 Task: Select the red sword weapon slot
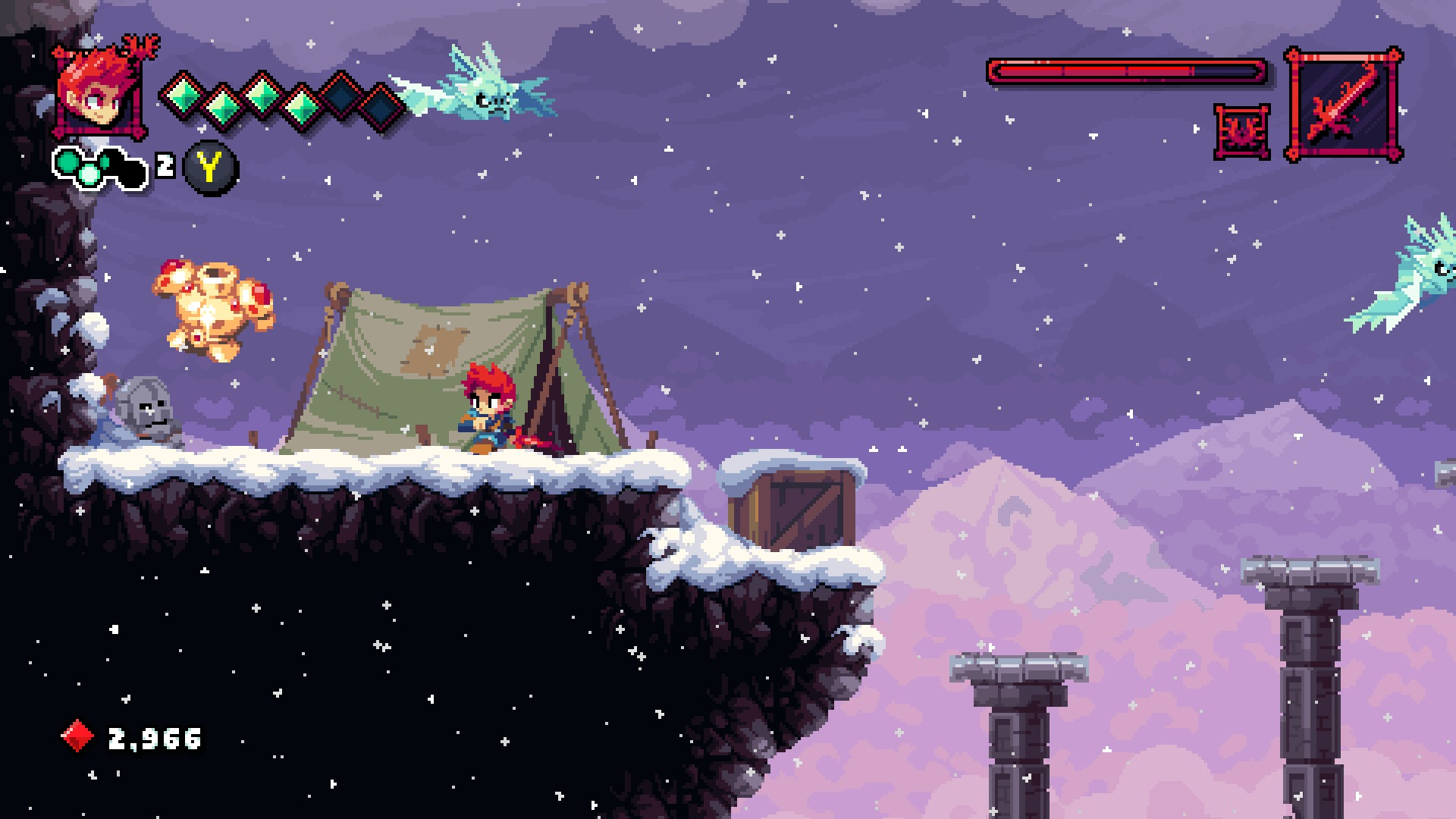[x=1343, y=105]
